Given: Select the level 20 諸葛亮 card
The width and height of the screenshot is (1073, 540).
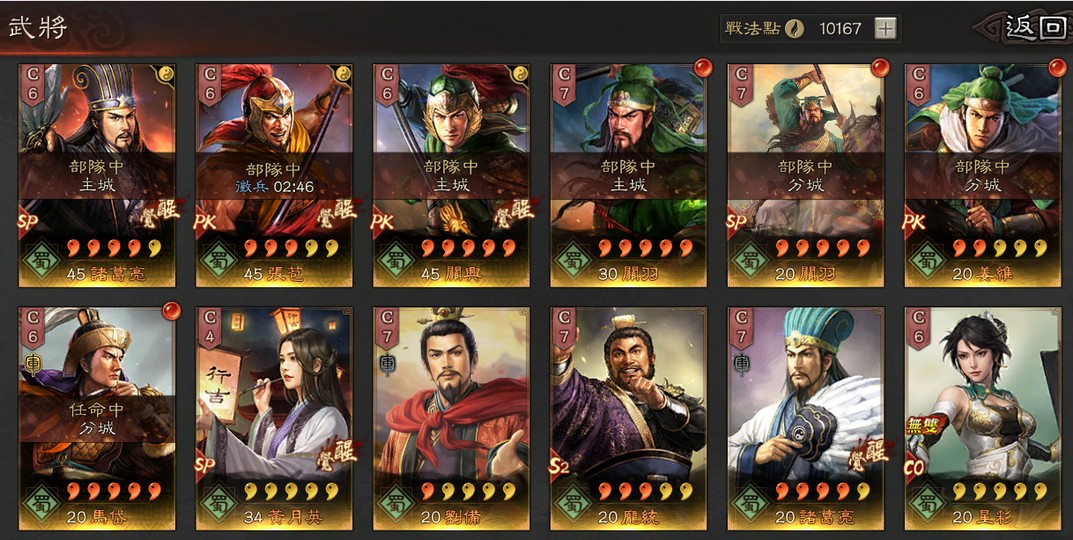Looking at the screenshot, I should [805, 418].
